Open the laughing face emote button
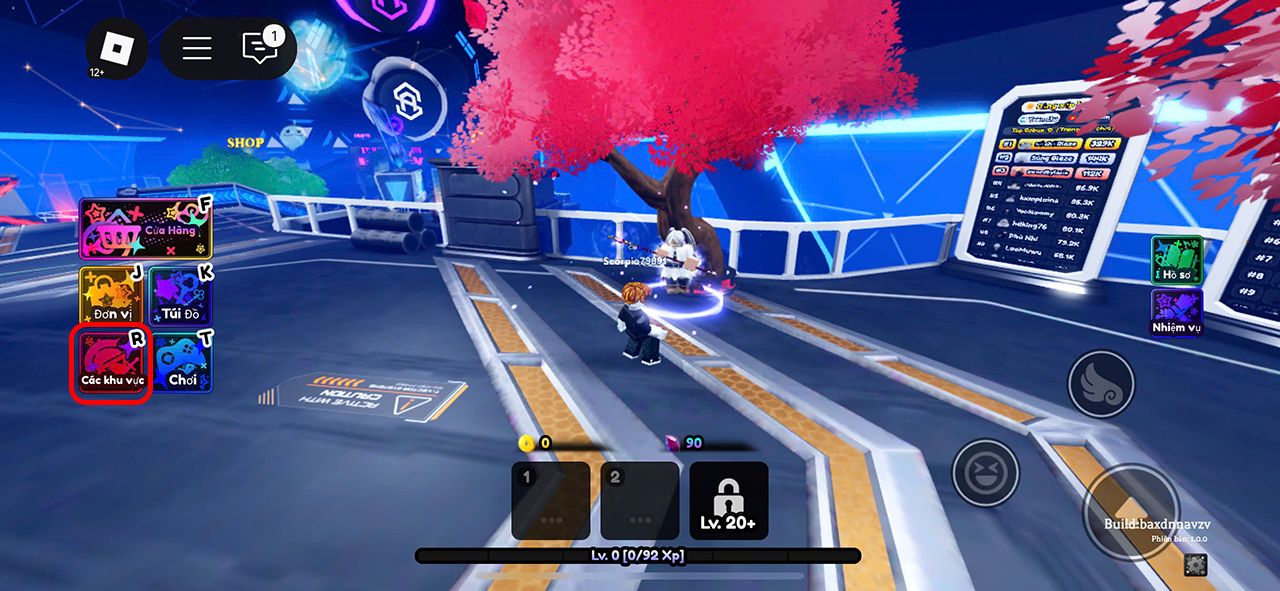Screen dimensions: 1280x591 pos(985,472)
